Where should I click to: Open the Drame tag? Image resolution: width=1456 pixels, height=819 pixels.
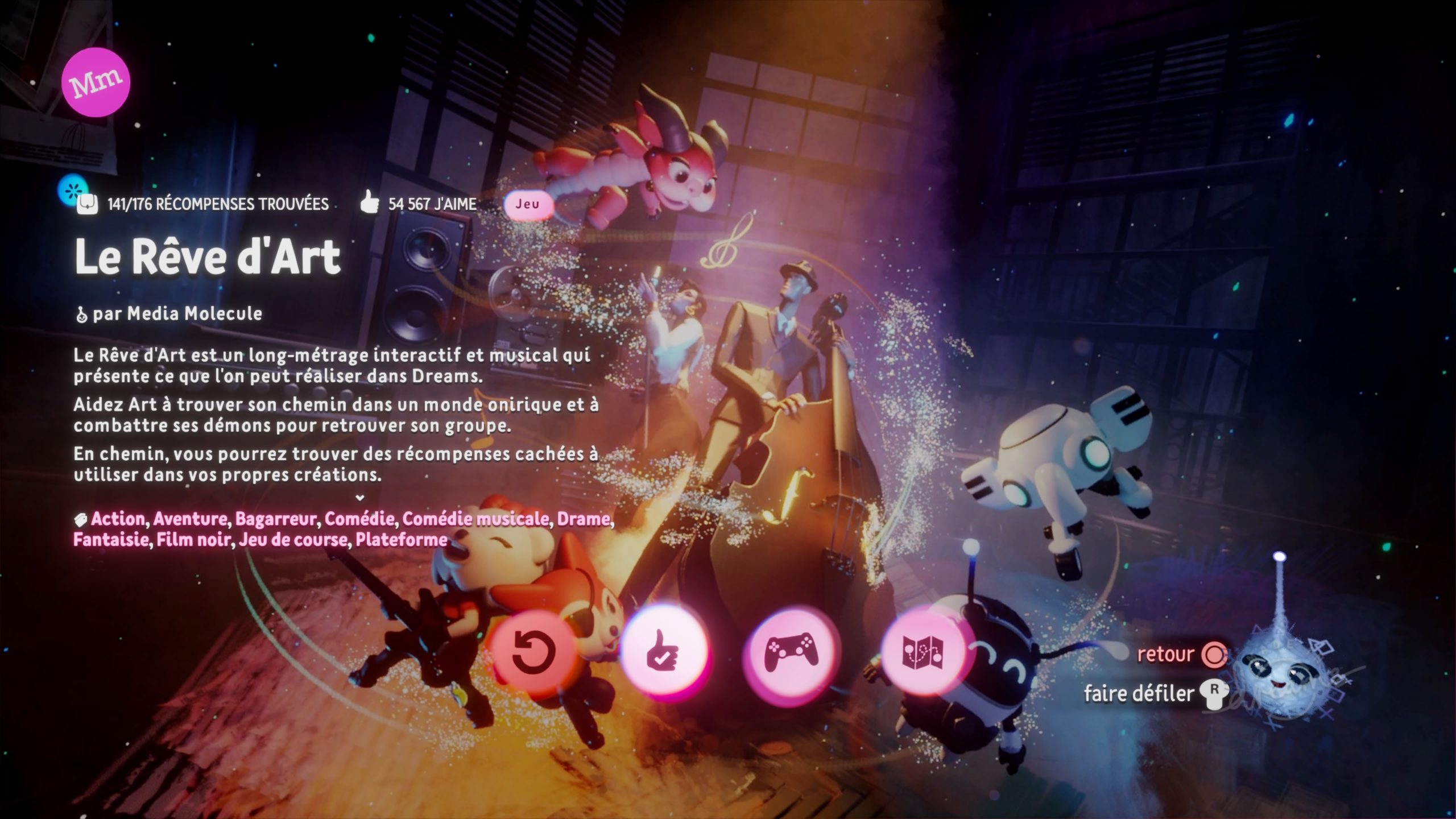tap(583, 519)
